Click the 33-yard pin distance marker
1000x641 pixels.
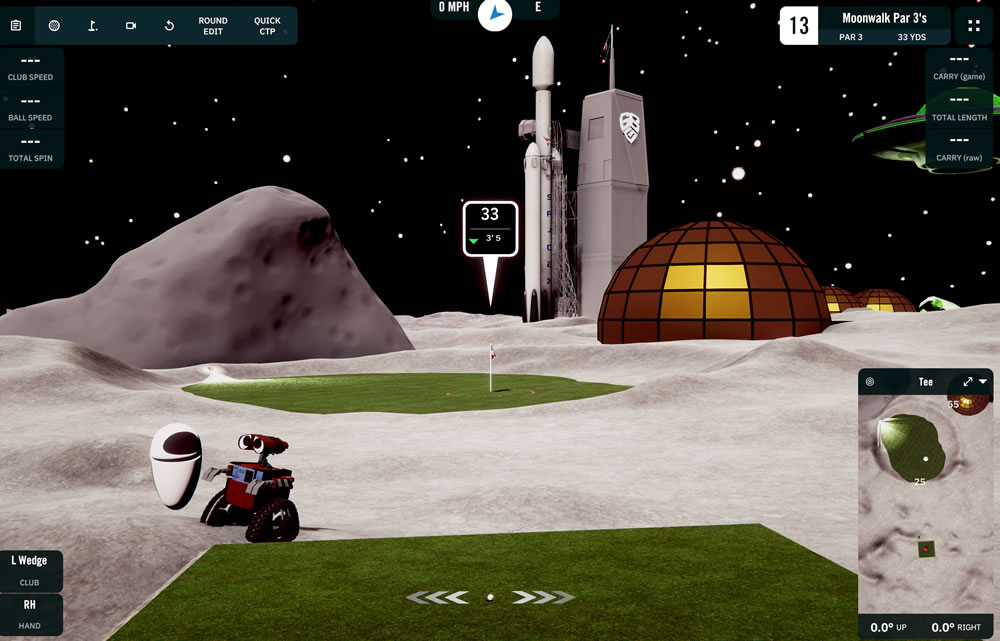pos(490,229)
